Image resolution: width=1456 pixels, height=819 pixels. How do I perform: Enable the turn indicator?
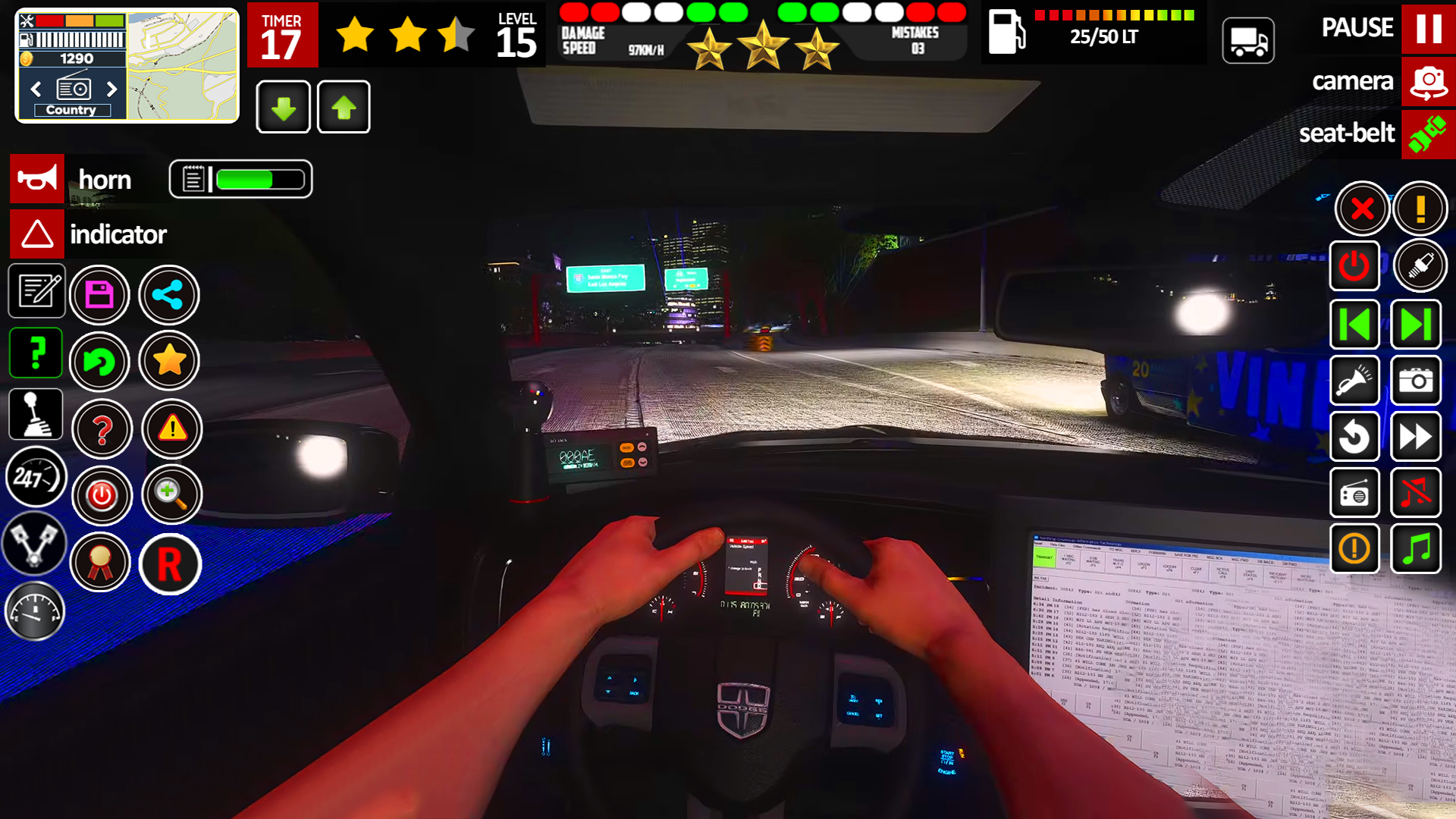point(36,234)
